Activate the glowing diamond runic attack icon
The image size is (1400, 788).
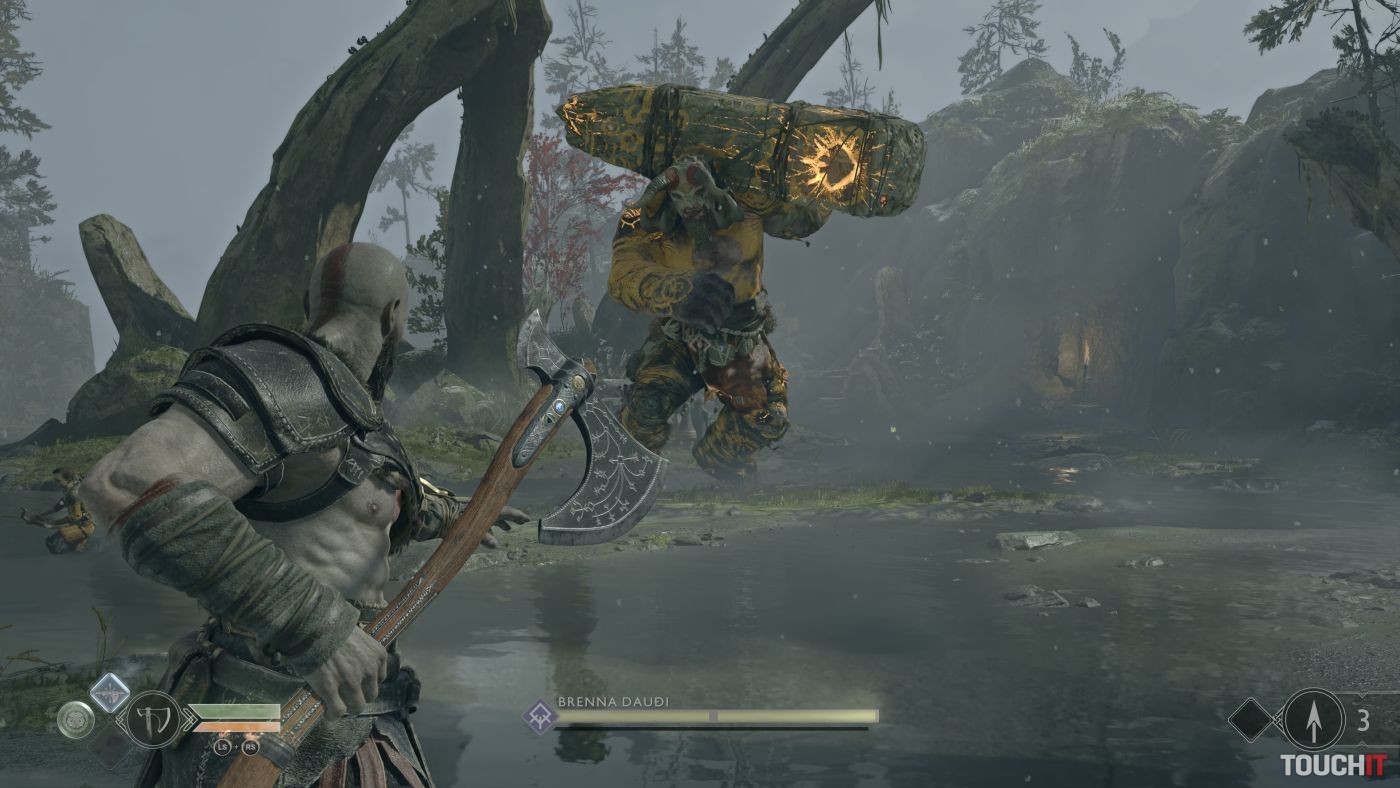click(109, 692)
